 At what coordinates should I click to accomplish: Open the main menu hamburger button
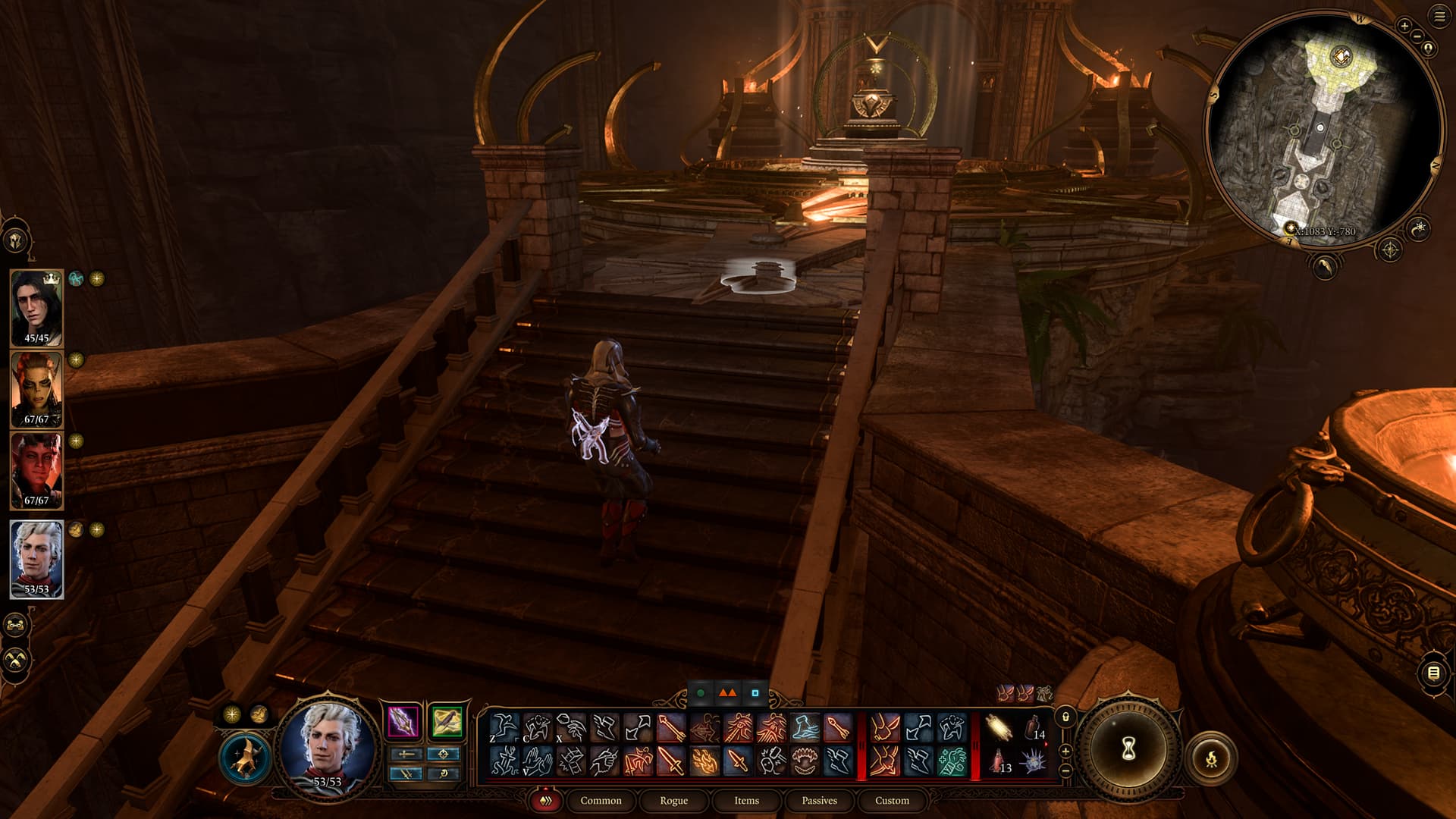(x=1439, y=17)
